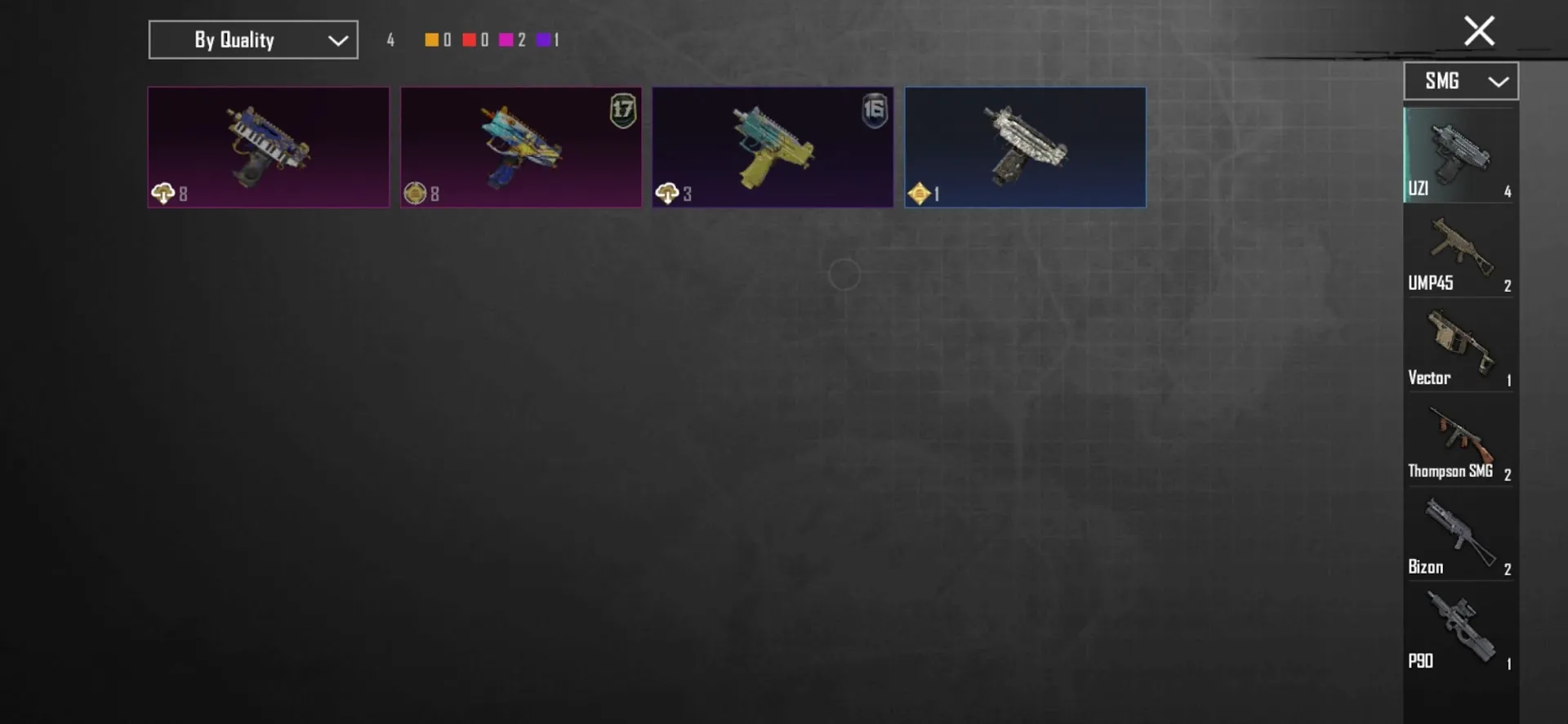Open the SMG category dropdown
The image size is (1568, 724).
click(x=1460, y=81)
